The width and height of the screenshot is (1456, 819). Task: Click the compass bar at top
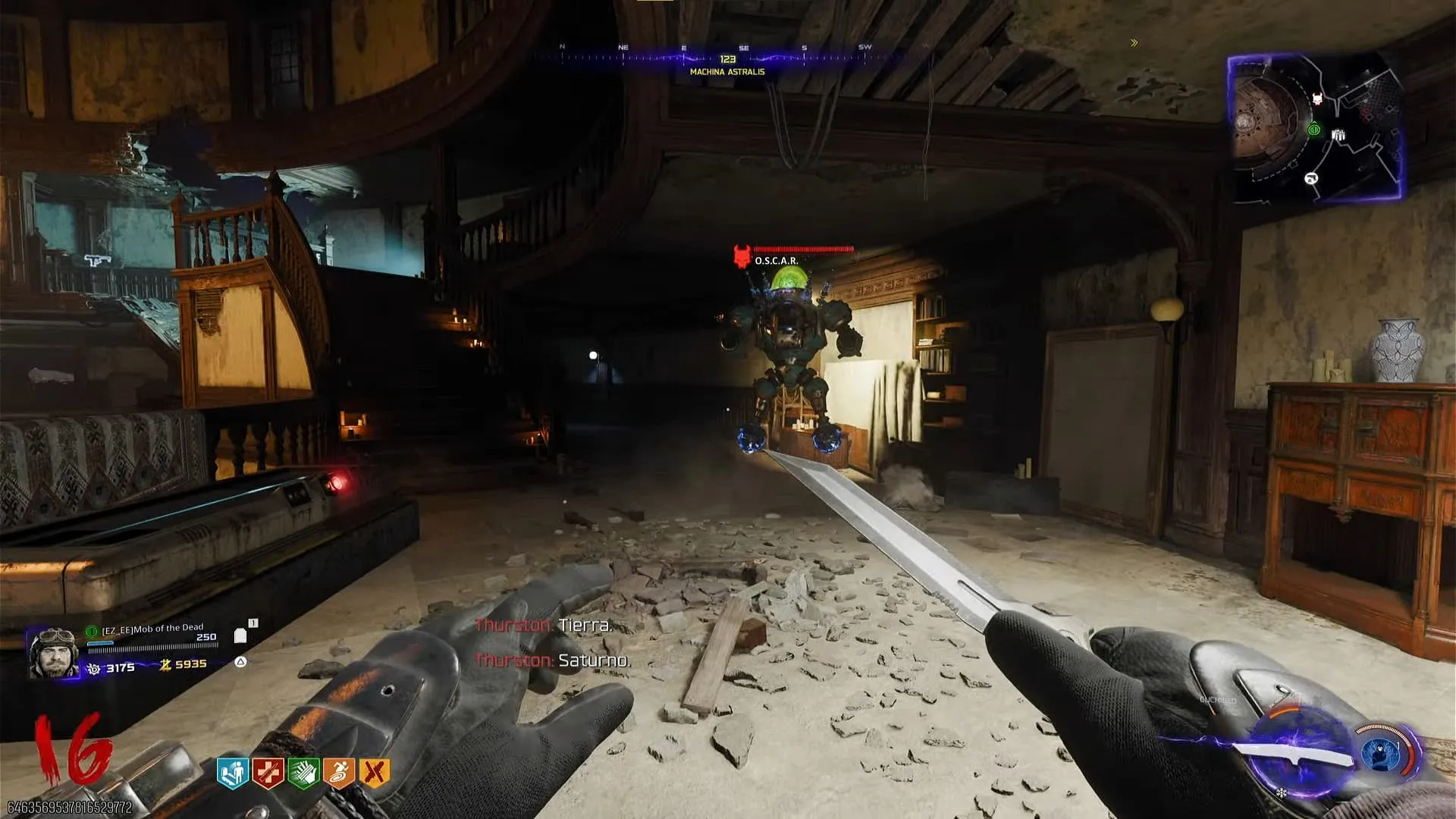click(726, 55)
